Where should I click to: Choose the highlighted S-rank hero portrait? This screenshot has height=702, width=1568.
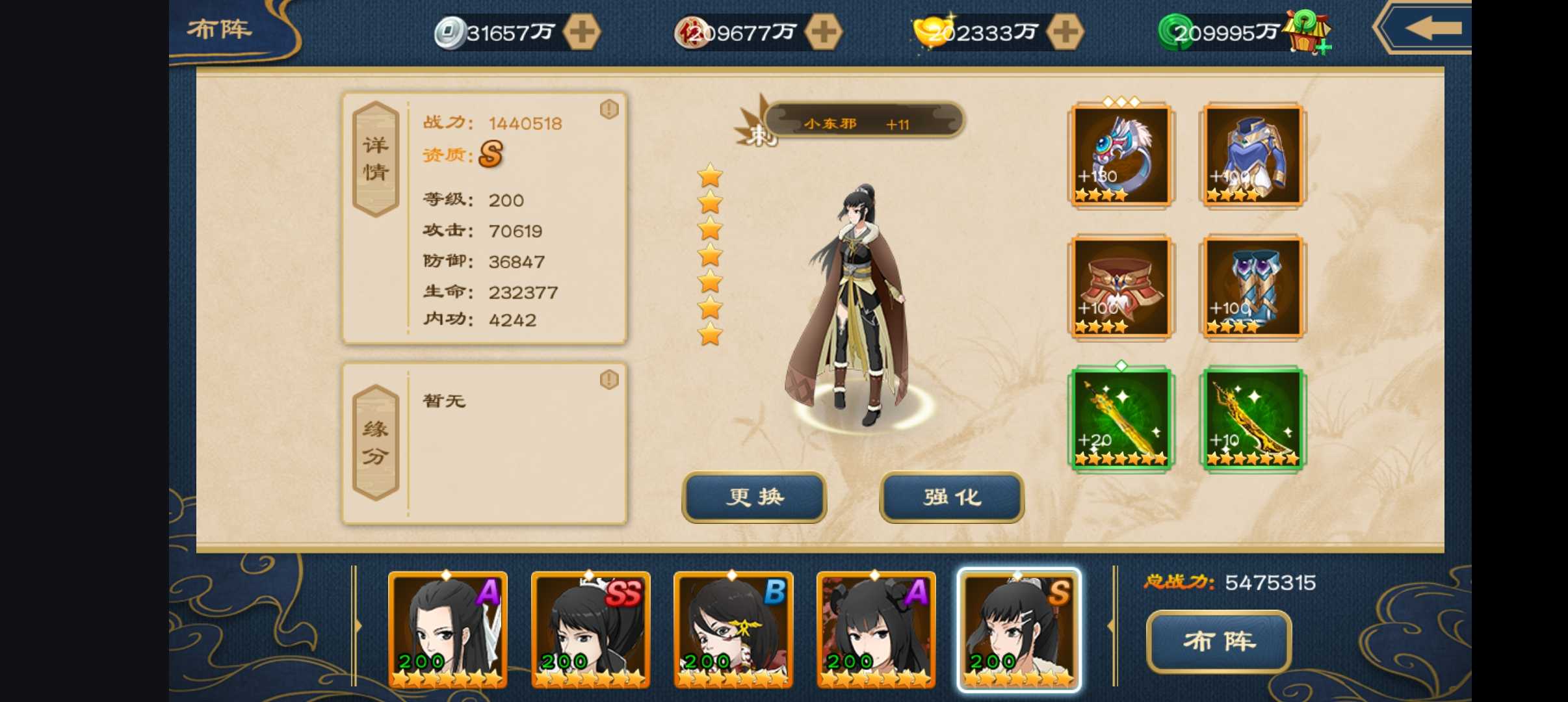point(1019,629)
